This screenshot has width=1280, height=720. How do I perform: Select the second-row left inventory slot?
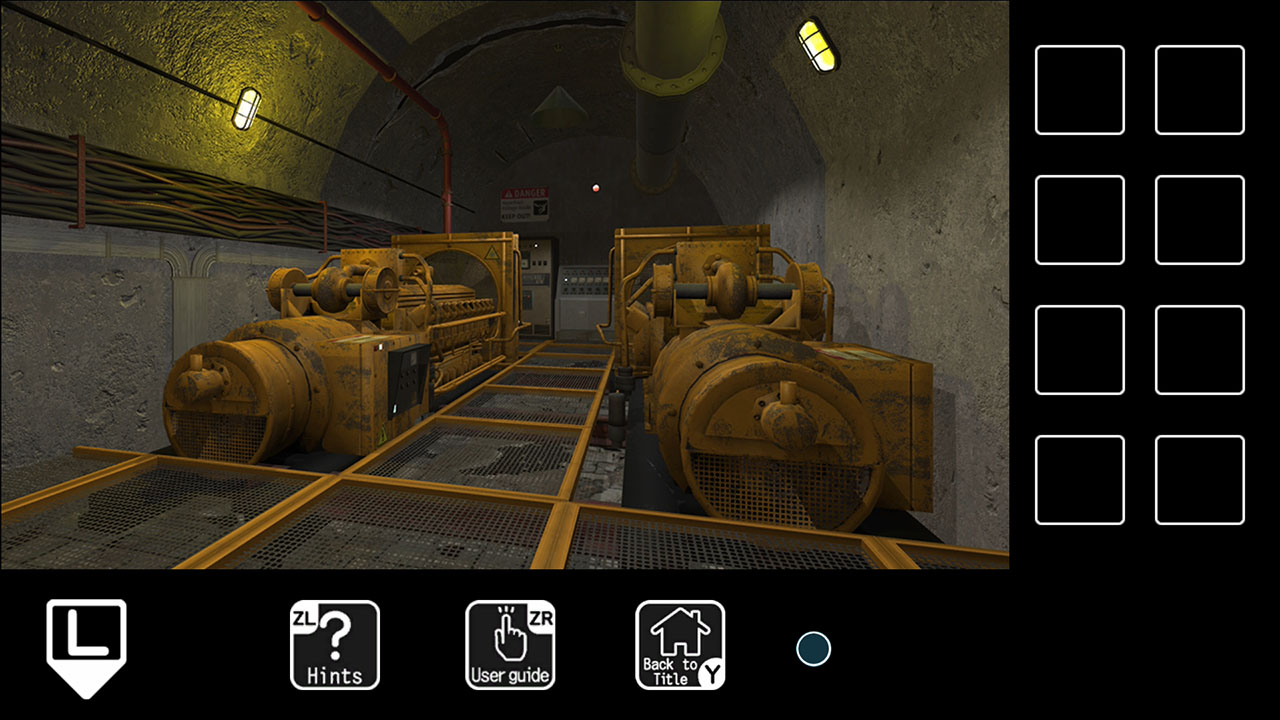click(x=1080, y=218)
